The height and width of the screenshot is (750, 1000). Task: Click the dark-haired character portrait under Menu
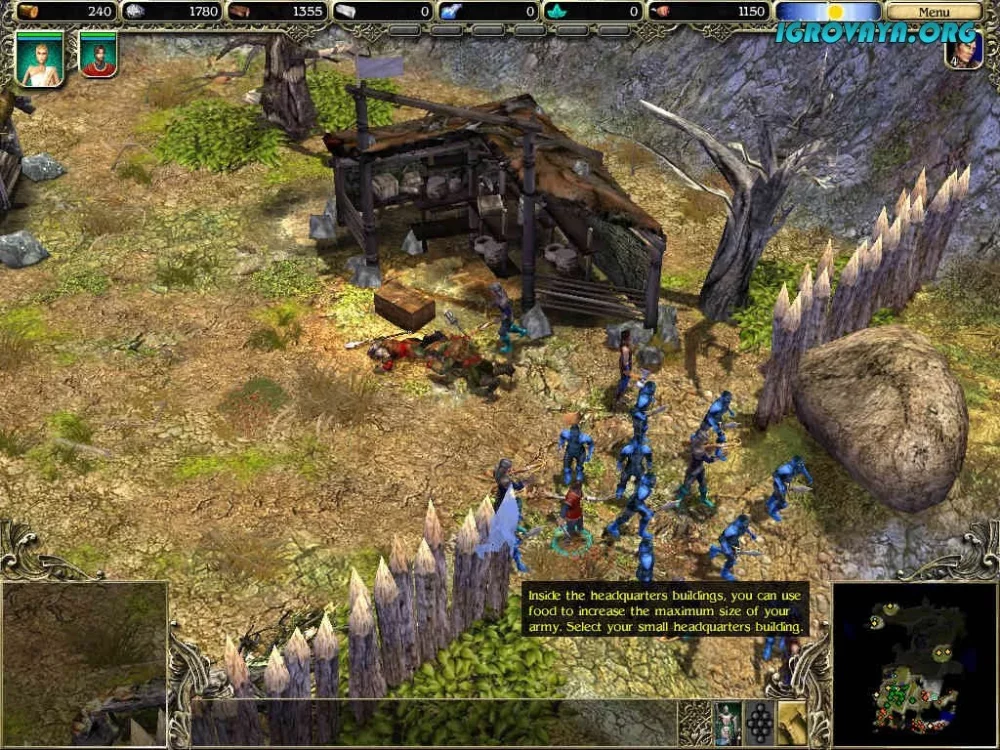coord(963,52)
